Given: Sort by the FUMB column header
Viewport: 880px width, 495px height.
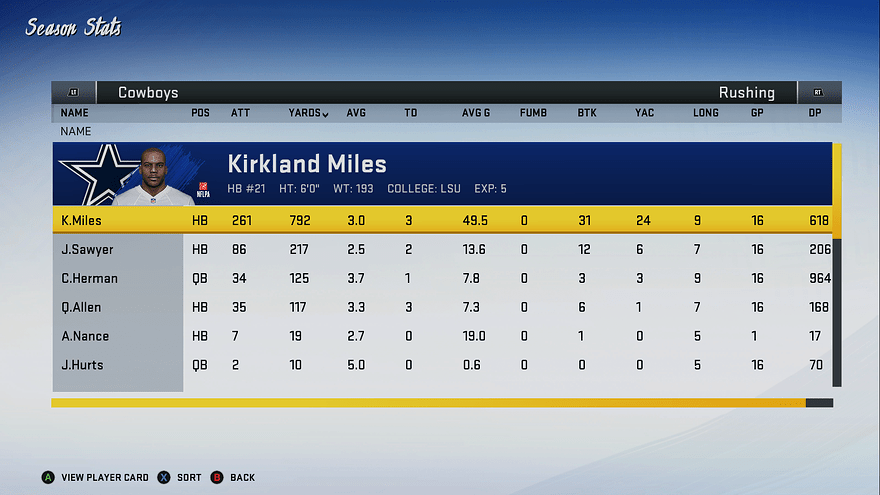Looking at the screenshot, I should click(x=533, y=113).
